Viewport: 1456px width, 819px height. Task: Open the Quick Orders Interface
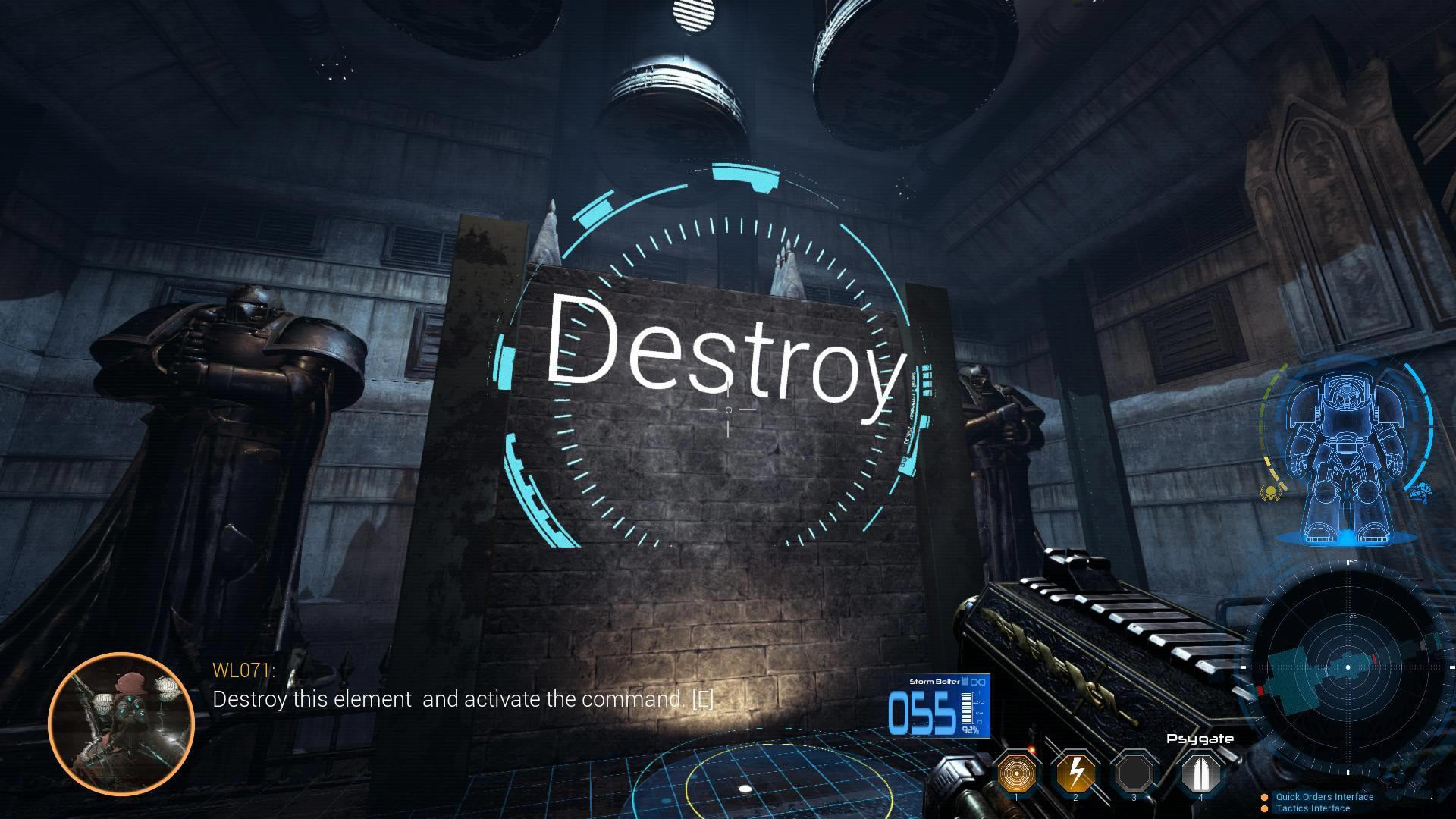point(1324,797)
